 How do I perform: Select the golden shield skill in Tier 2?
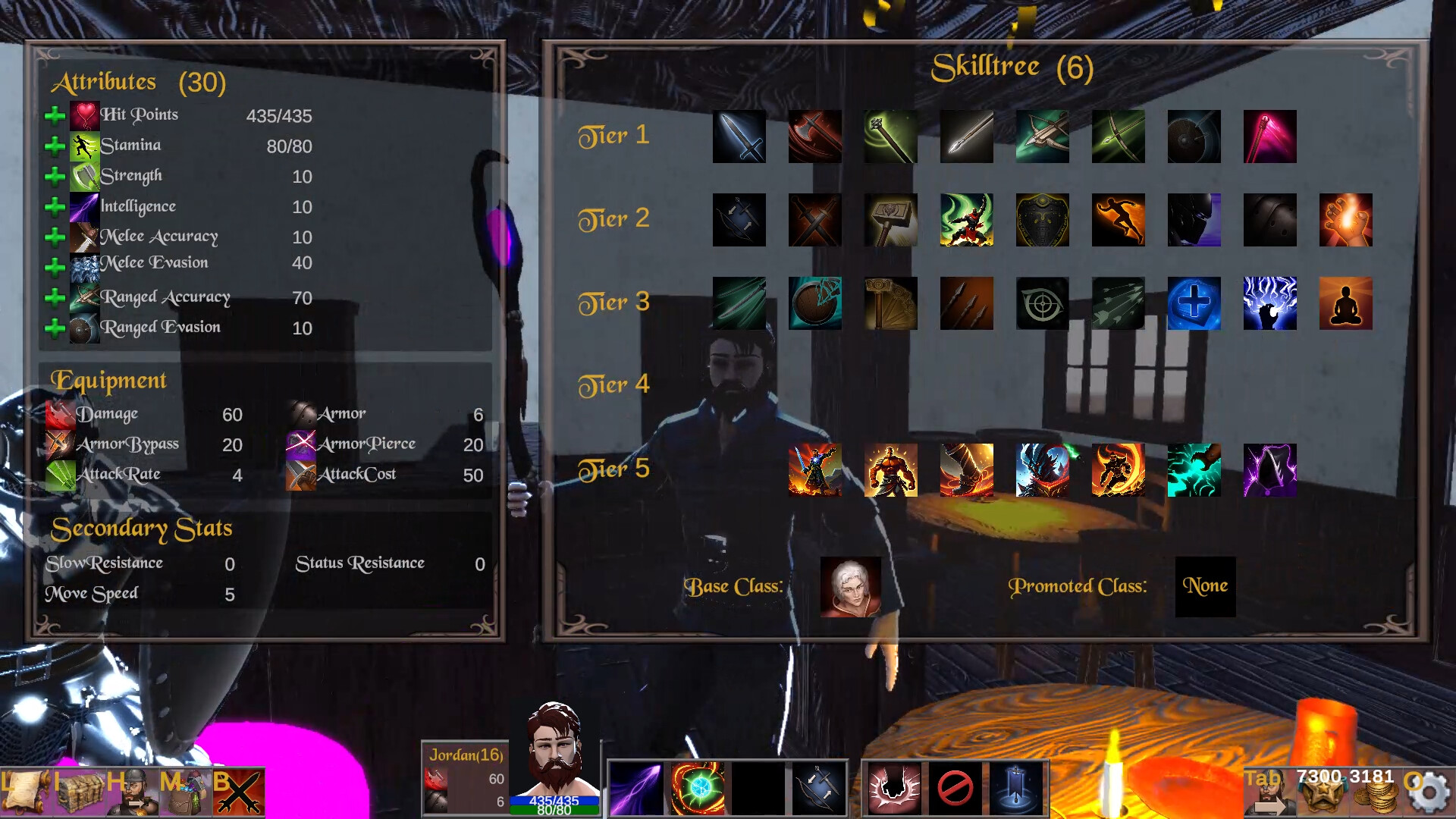tap(1043, 221)
